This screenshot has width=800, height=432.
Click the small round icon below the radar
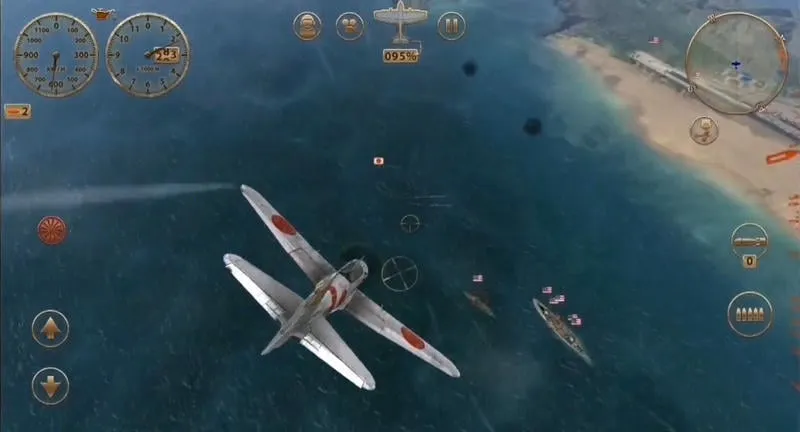(x=704, y=130)
